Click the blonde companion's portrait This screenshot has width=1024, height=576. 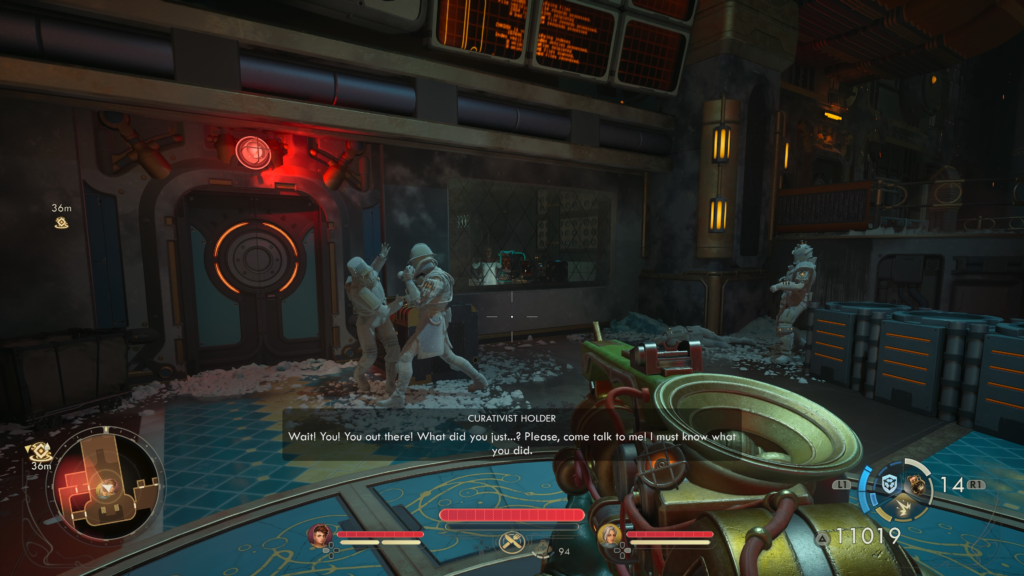(609, 535)
